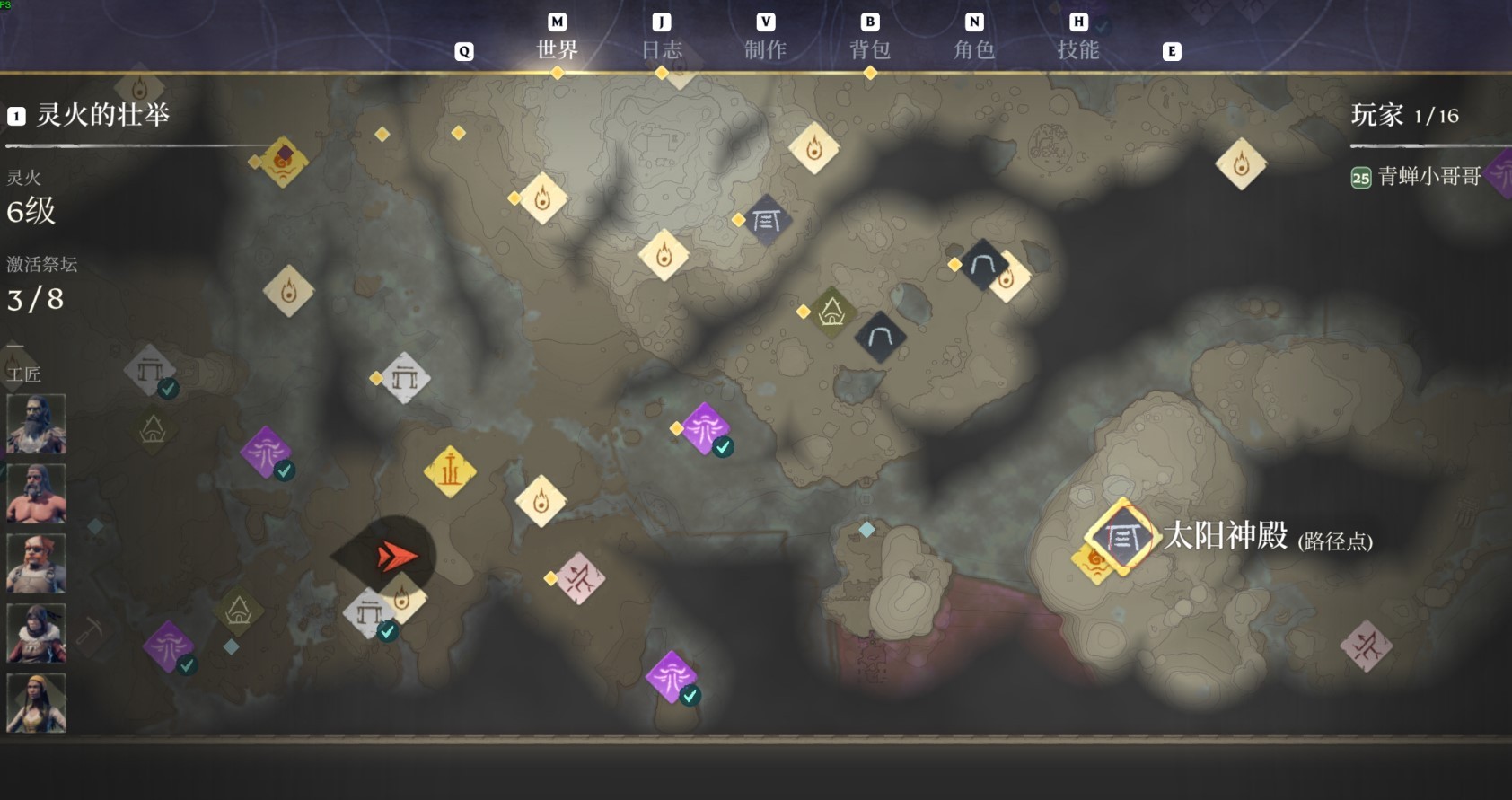This screenshot has height=800, width=1512.
Task: Select the 太阳神殿 waypoint marker
Action: 1121,537
